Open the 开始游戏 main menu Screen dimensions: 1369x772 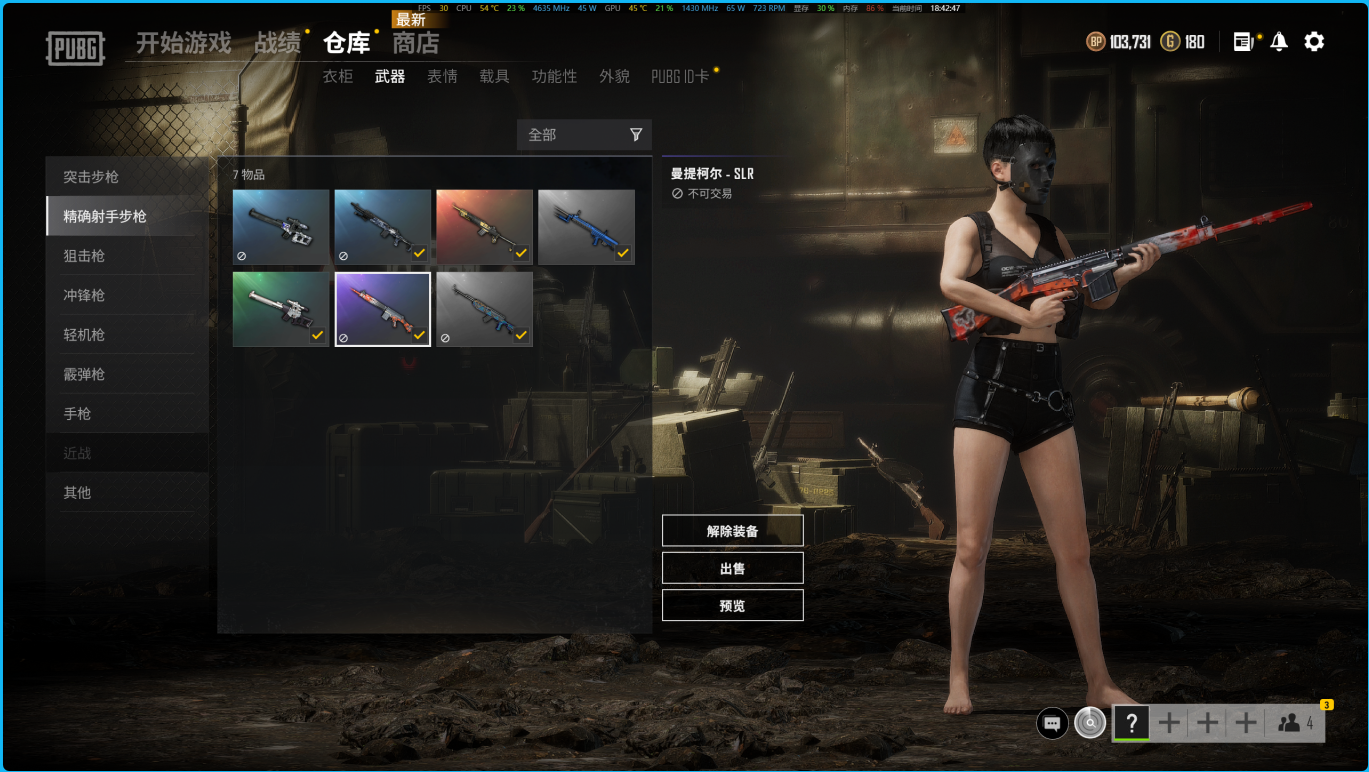pos(183,43)
